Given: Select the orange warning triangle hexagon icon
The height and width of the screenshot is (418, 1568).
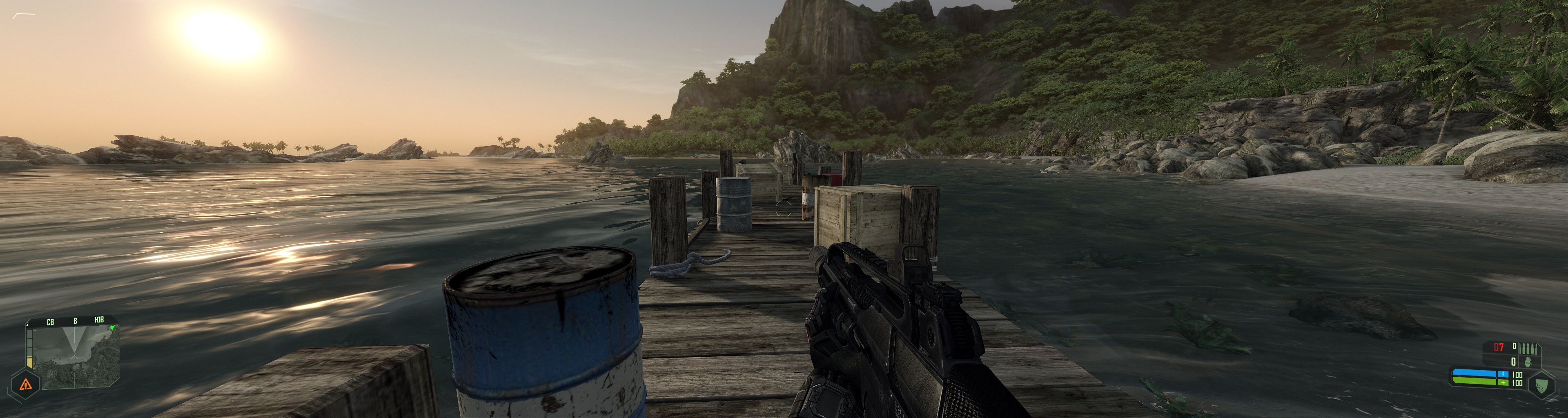Looking at the screenshot, I should click(x=26, y=384).
